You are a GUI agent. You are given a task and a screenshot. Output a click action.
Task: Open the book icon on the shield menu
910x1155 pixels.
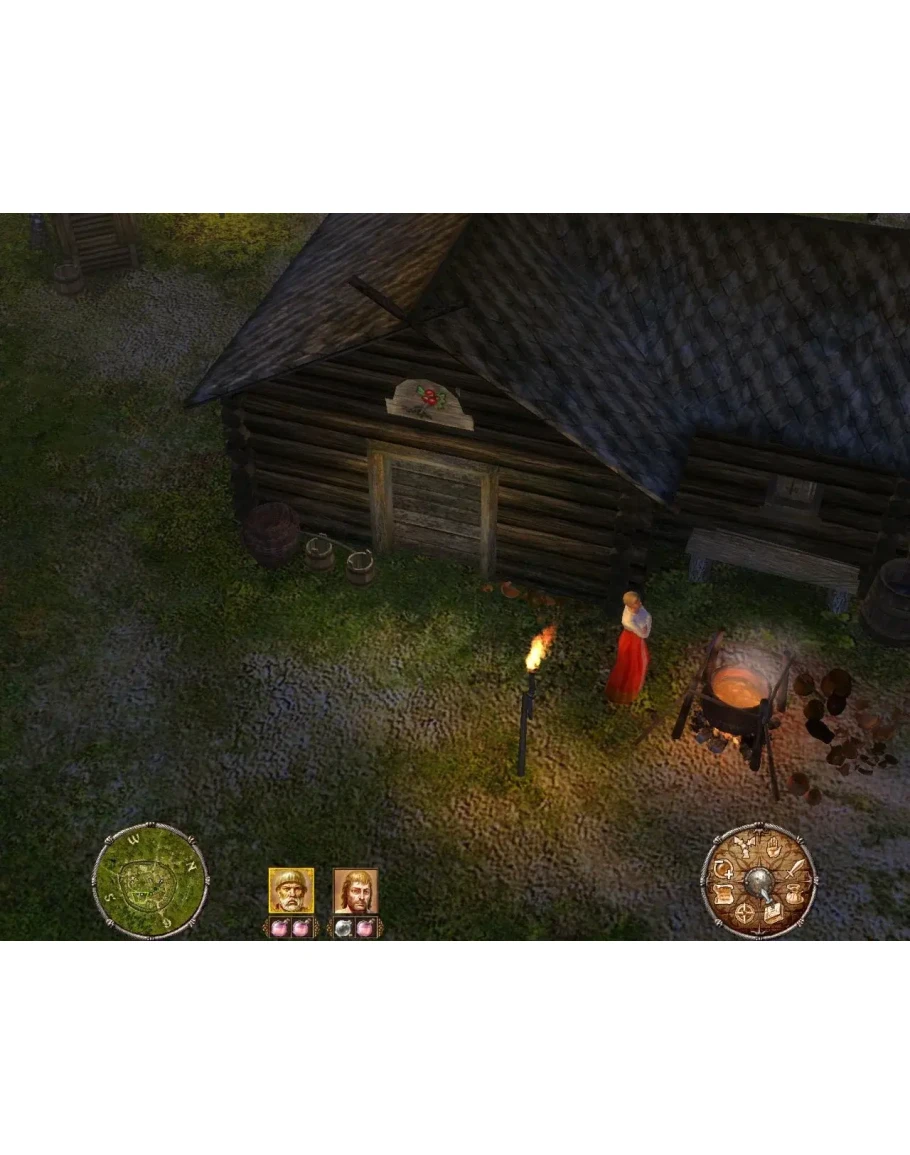(x=774, y=912)
